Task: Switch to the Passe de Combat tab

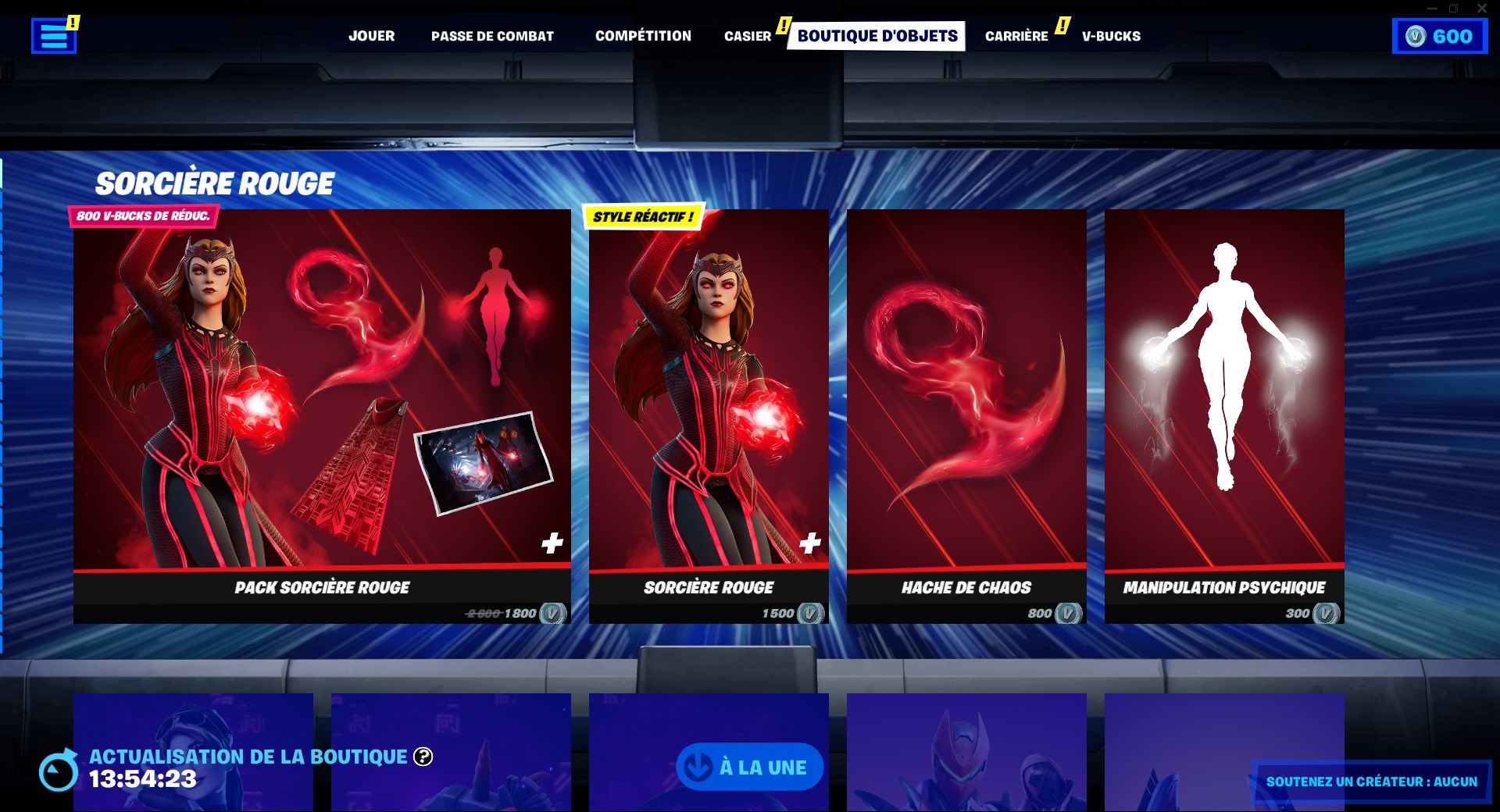Action: [492, 36]
